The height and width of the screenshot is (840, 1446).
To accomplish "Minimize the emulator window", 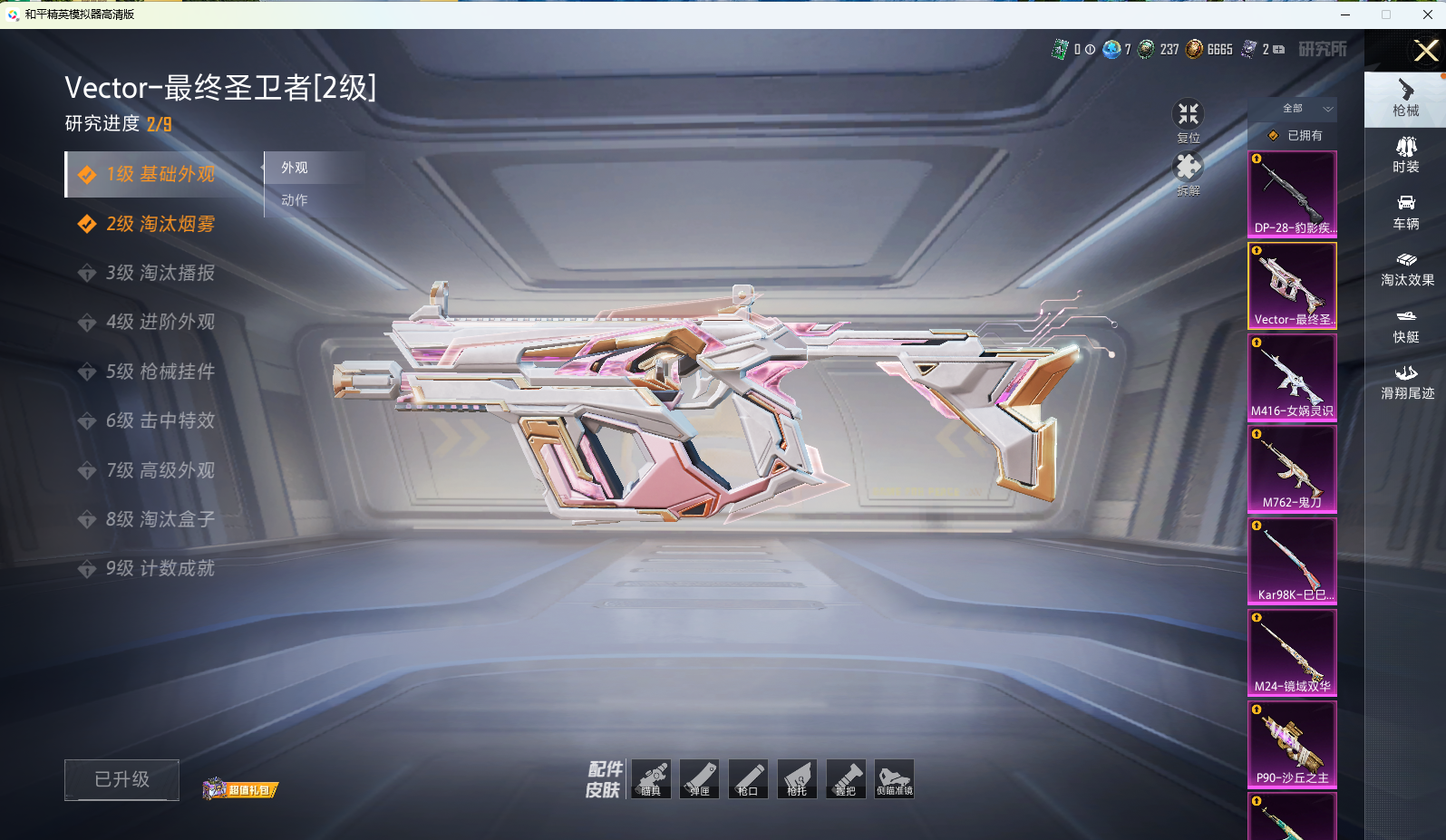I will point(1345,14).
